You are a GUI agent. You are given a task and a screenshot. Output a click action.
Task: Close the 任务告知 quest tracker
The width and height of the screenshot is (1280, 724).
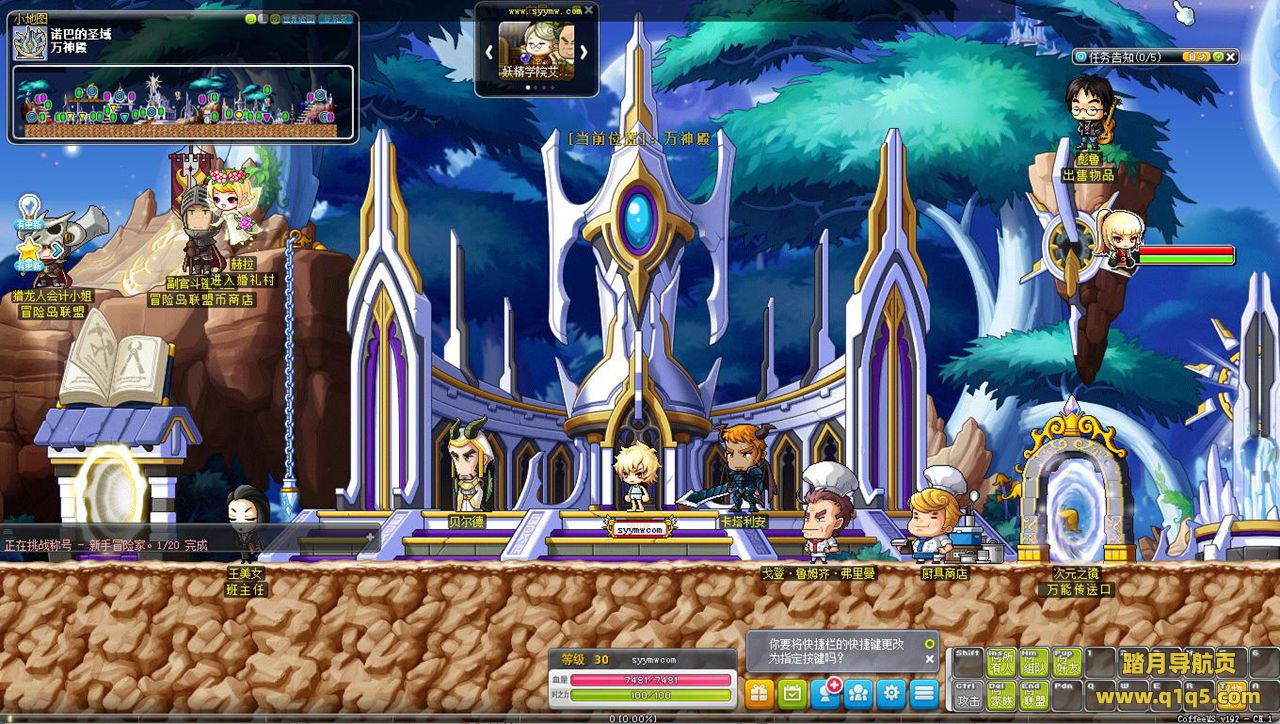click(1231, 57)
